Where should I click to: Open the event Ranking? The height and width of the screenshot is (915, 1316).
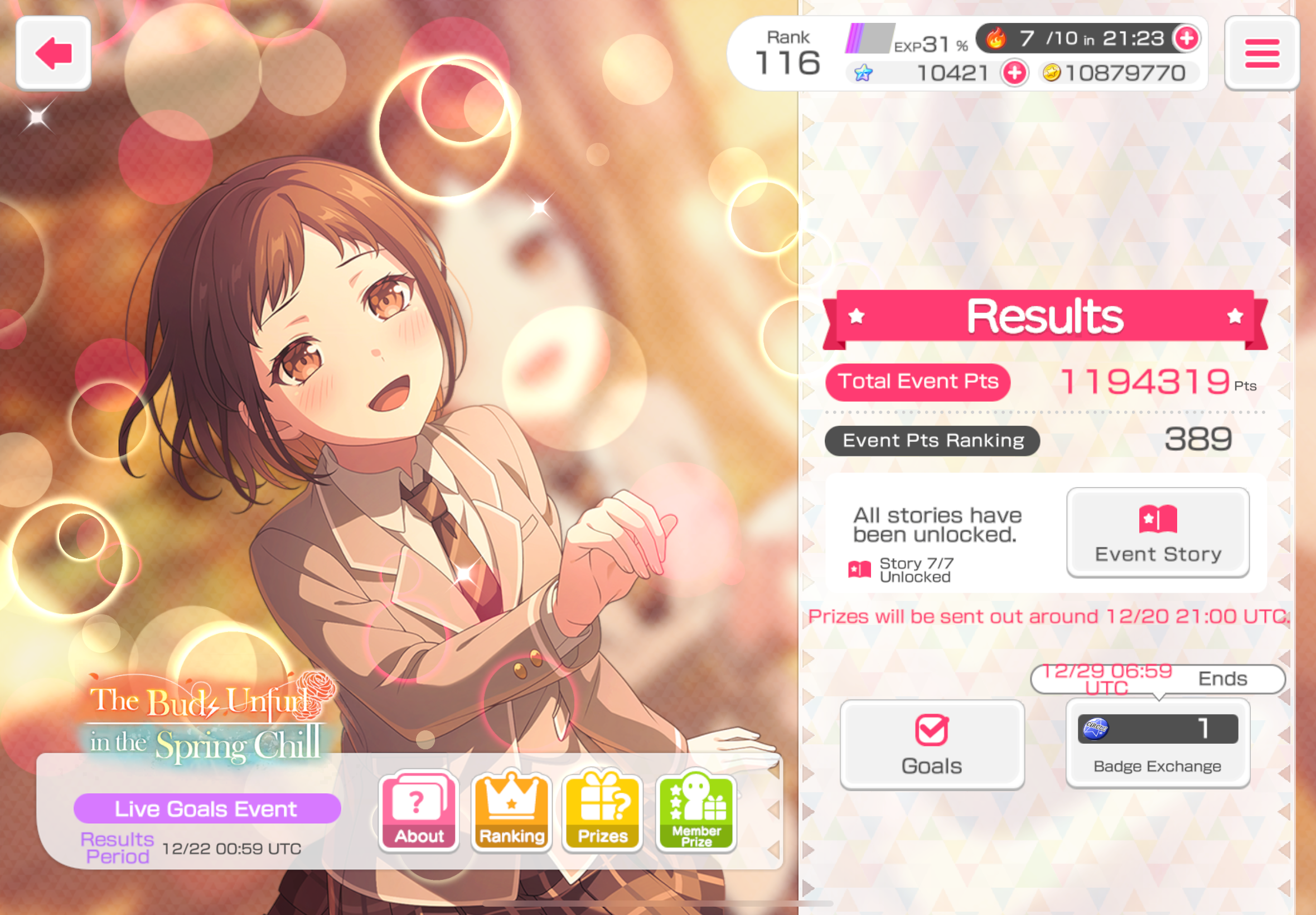pyautogui.click(x=511, y=811)
